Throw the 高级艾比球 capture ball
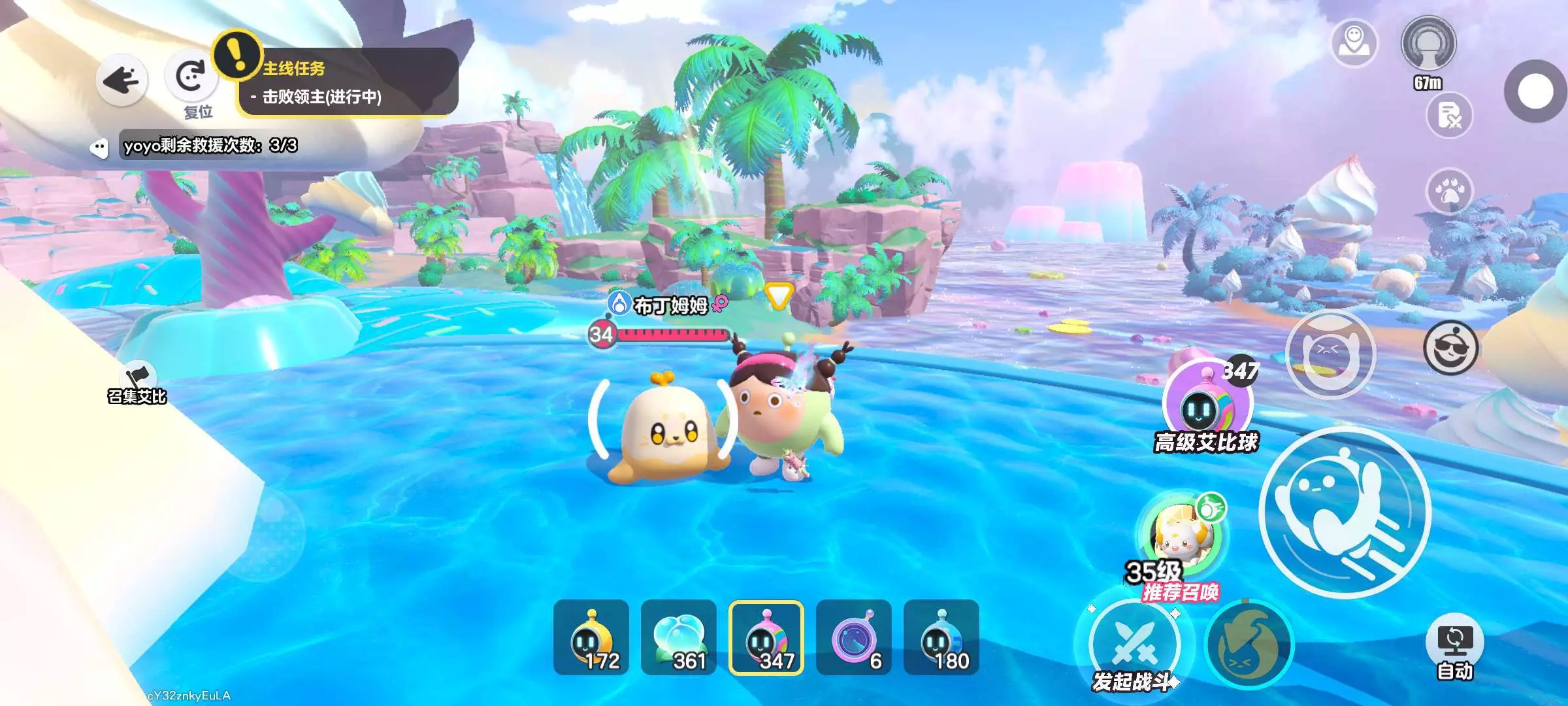The height and width of the screenshot is (706, 1568). click(x=1206, y=404)
